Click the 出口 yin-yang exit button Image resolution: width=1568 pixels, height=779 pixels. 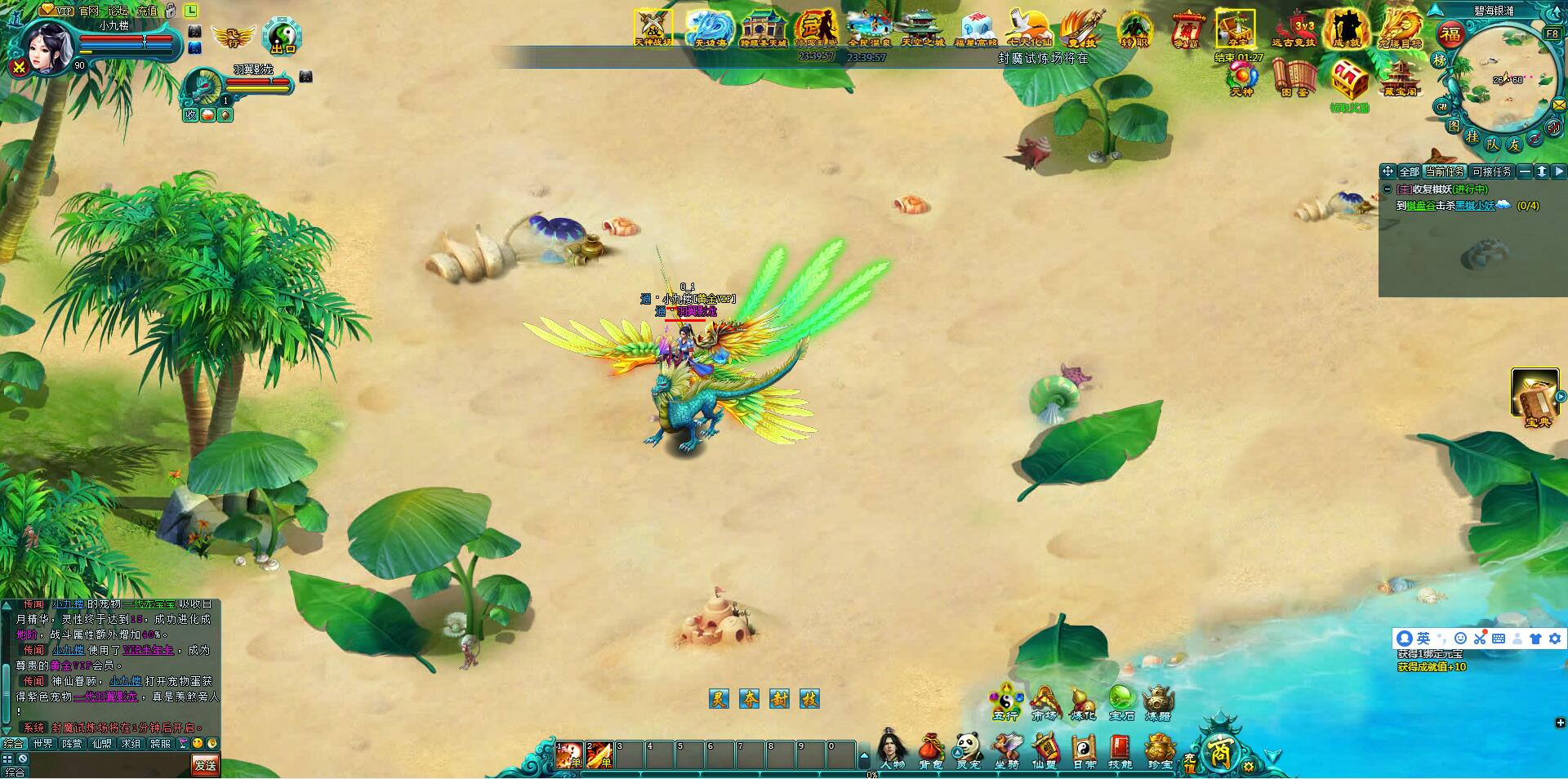tap(283, 35)
